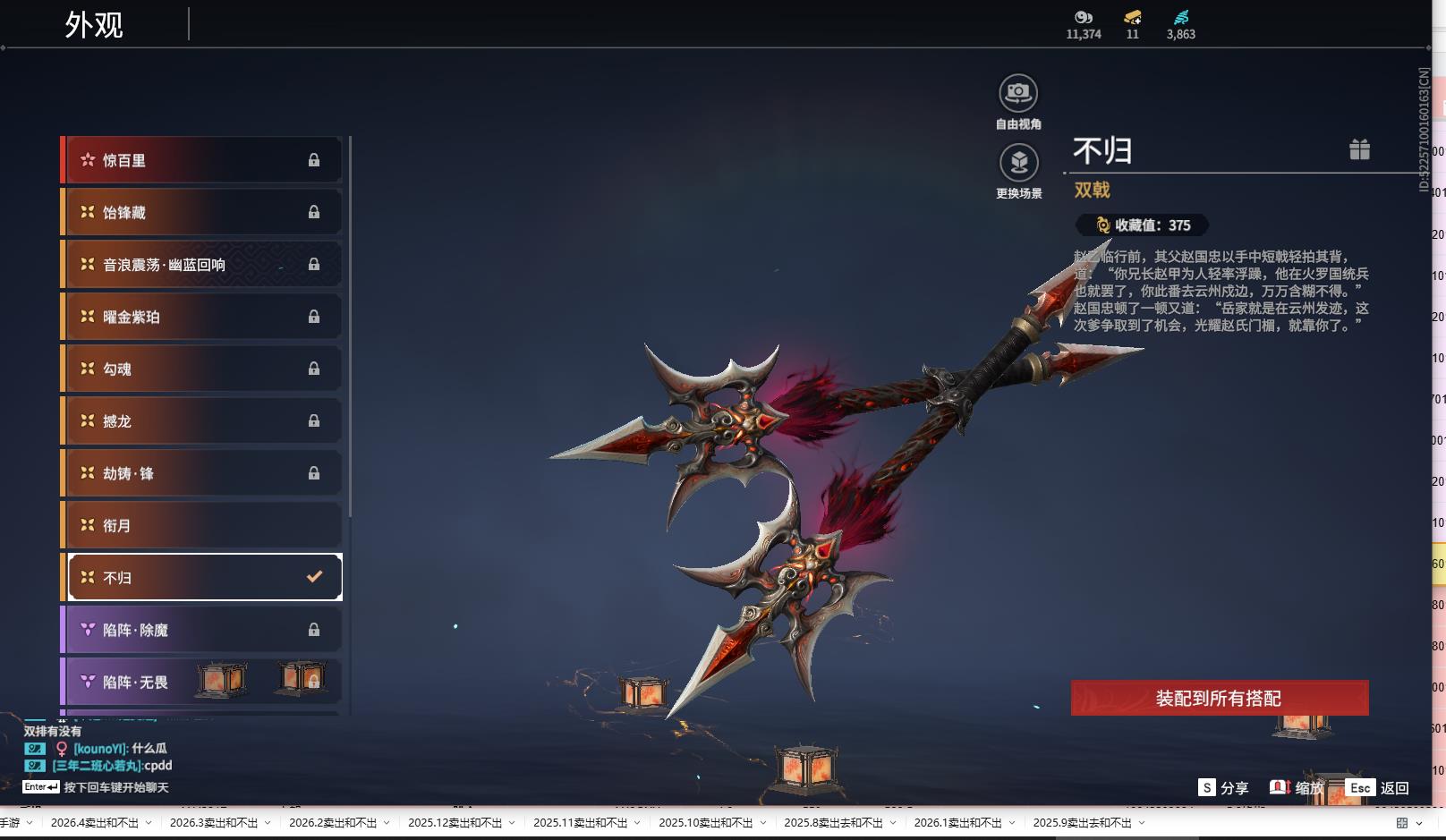Open the 2025.12卖出和不出 spreadsheet tab
The image size is (1446, 840).
(455, 823)
